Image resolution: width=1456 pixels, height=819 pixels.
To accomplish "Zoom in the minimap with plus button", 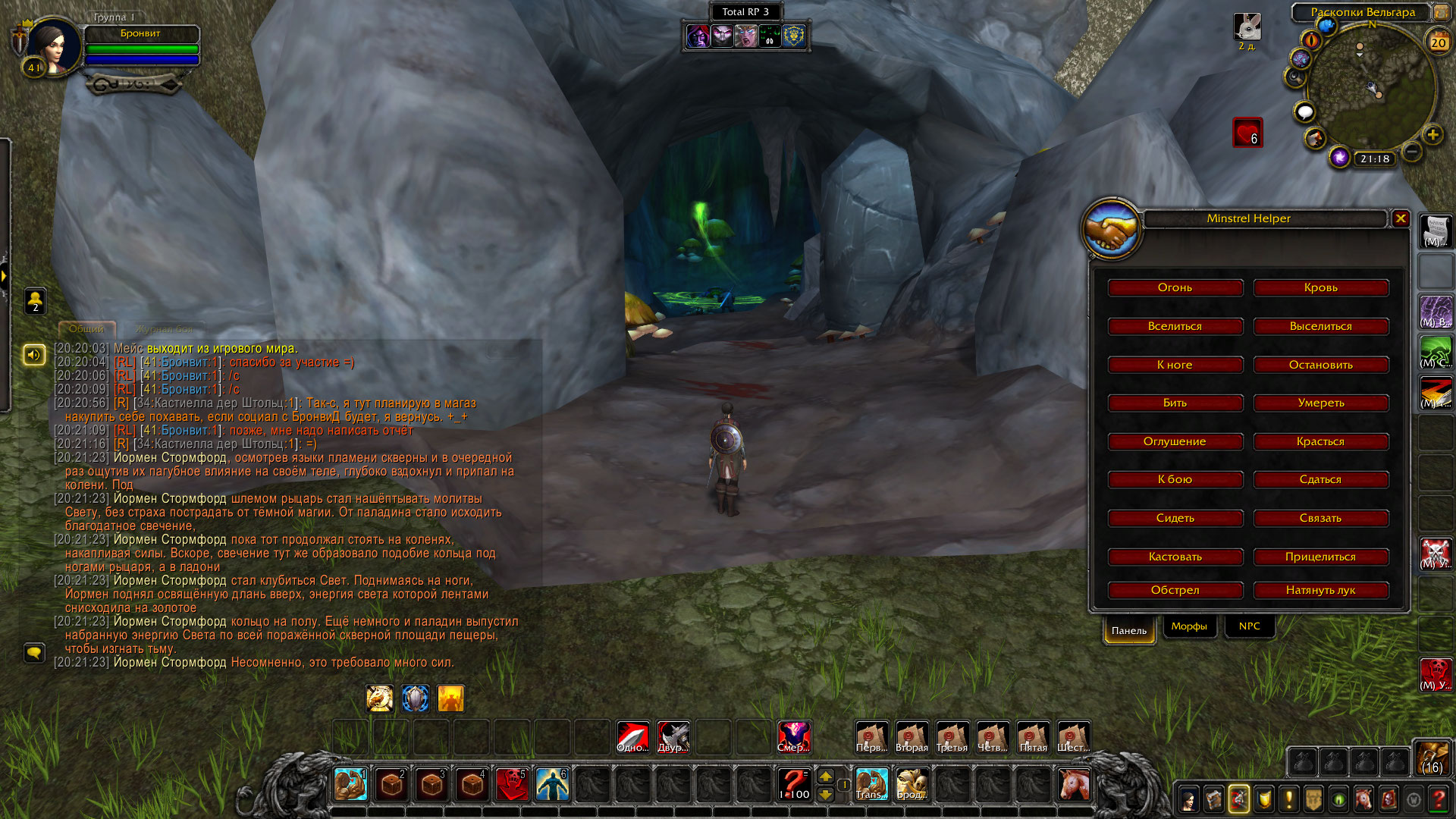I will coord(1432,135).
